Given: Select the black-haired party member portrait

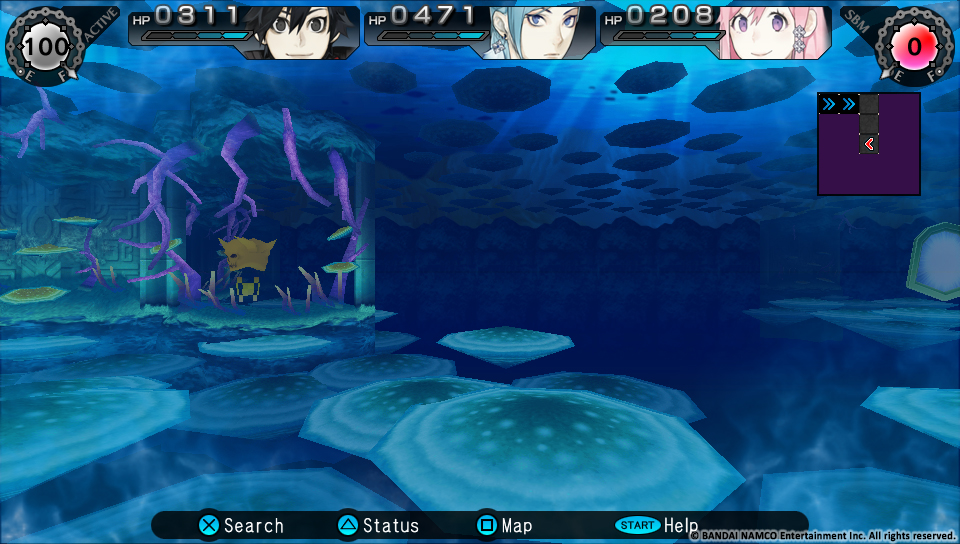Looking at the screenshot, I should [301, 32].
